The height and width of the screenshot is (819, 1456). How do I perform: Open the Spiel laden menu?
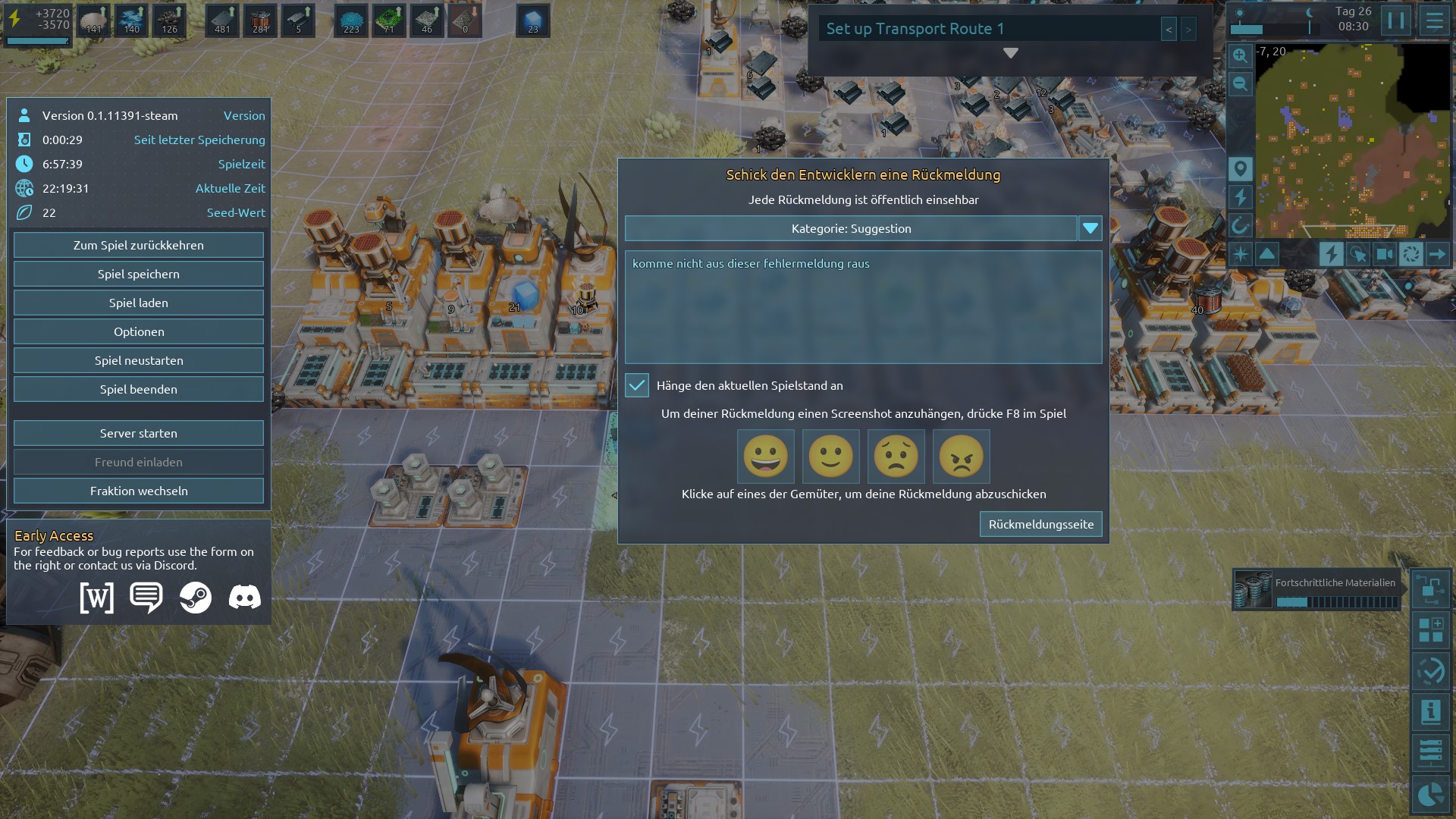point(139,303)
